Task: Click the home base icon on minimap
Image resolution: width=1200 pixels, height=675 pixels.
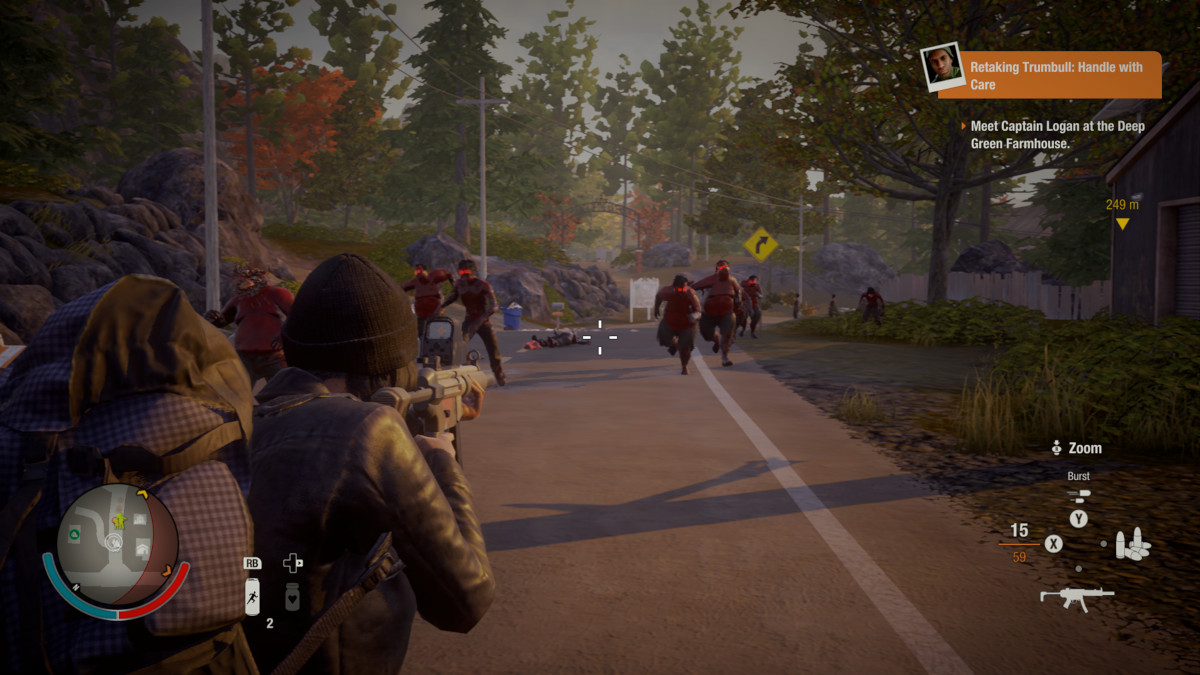Action: 142,548
